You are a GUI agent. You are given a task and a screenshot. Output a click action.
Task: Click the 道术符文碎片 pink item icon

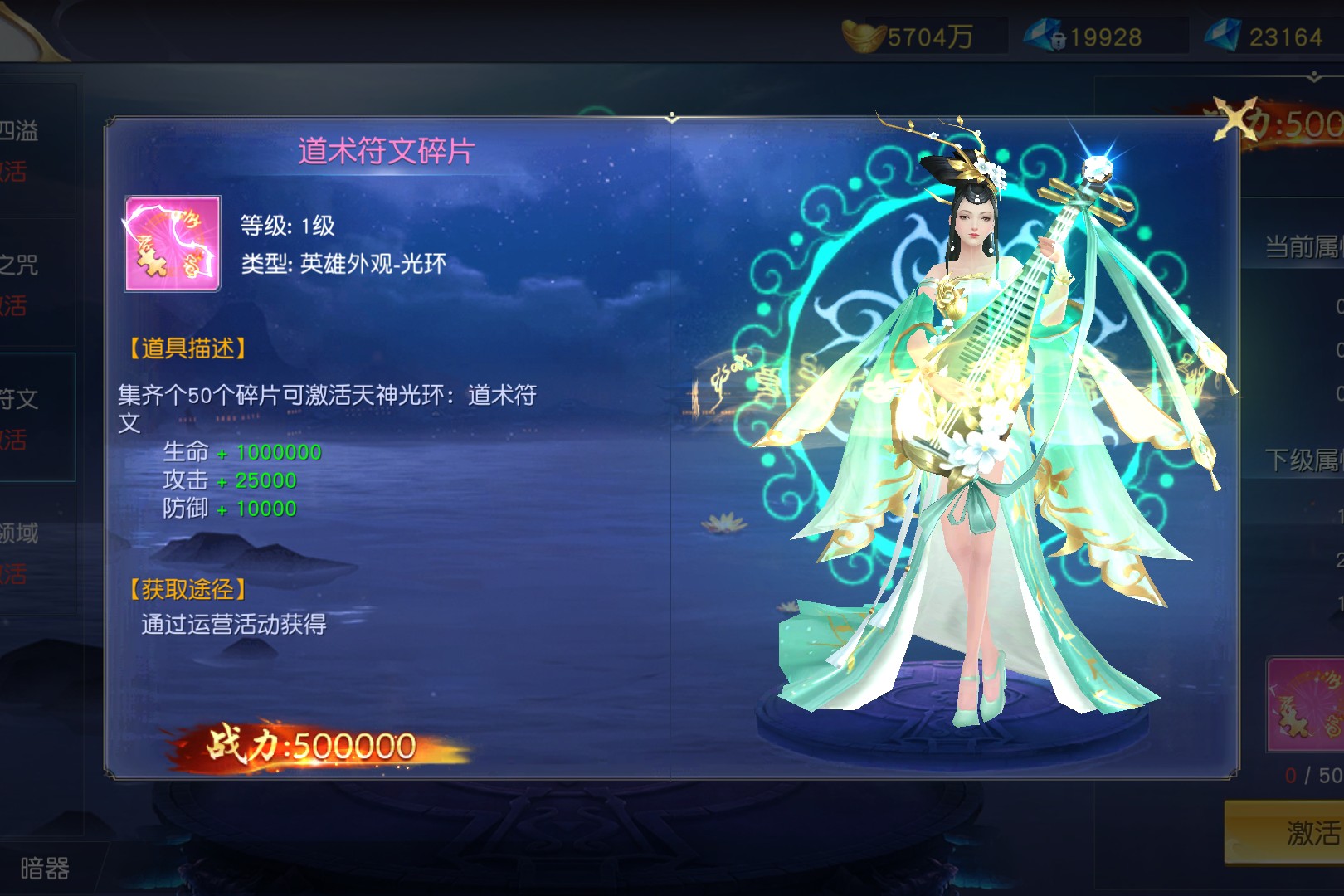pyautogui.click(x=173, y=244)
